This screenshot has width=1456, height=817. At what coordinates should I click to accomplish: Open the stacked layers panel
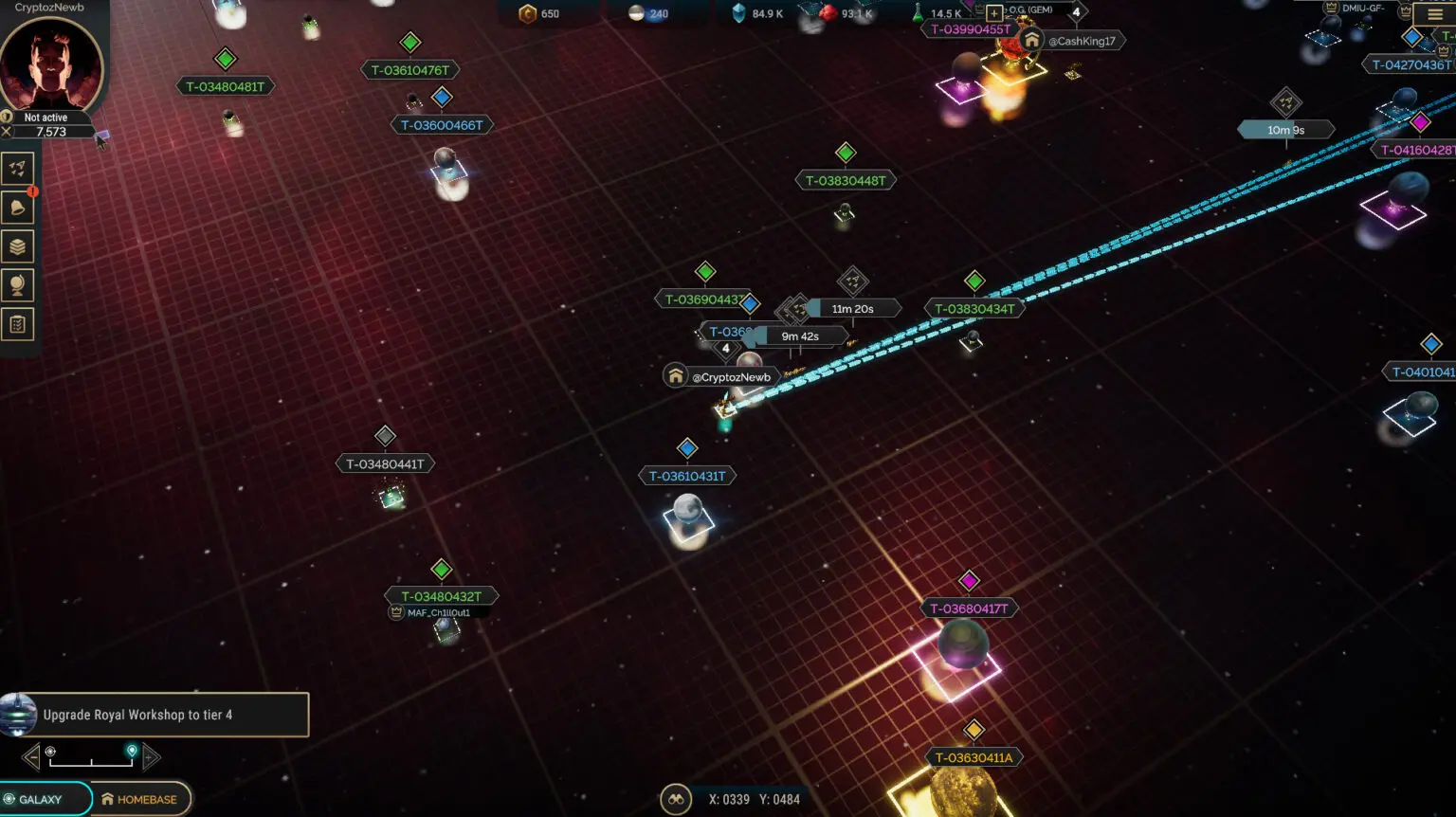18,246
